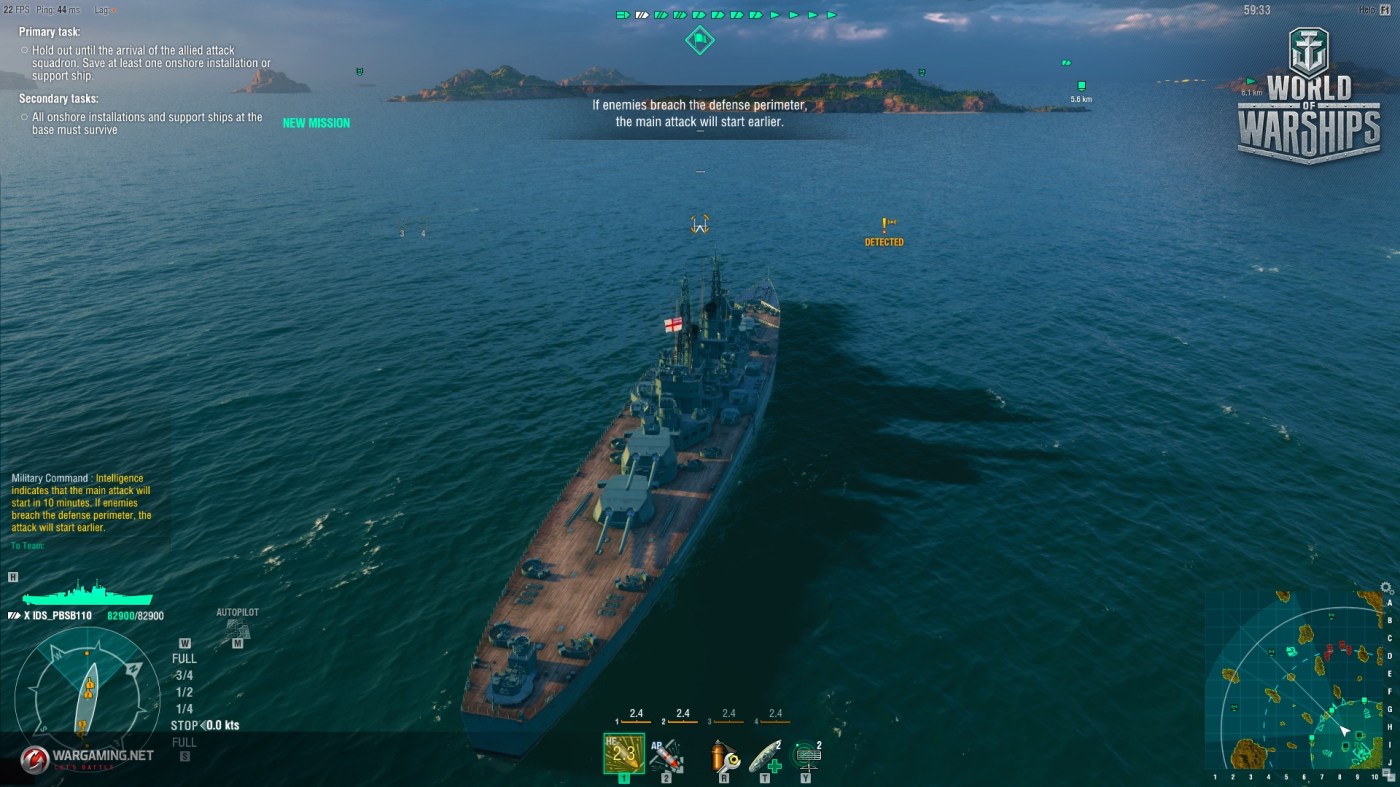Select the primary task objective entry
The image size is (1400, 787).
144,55
